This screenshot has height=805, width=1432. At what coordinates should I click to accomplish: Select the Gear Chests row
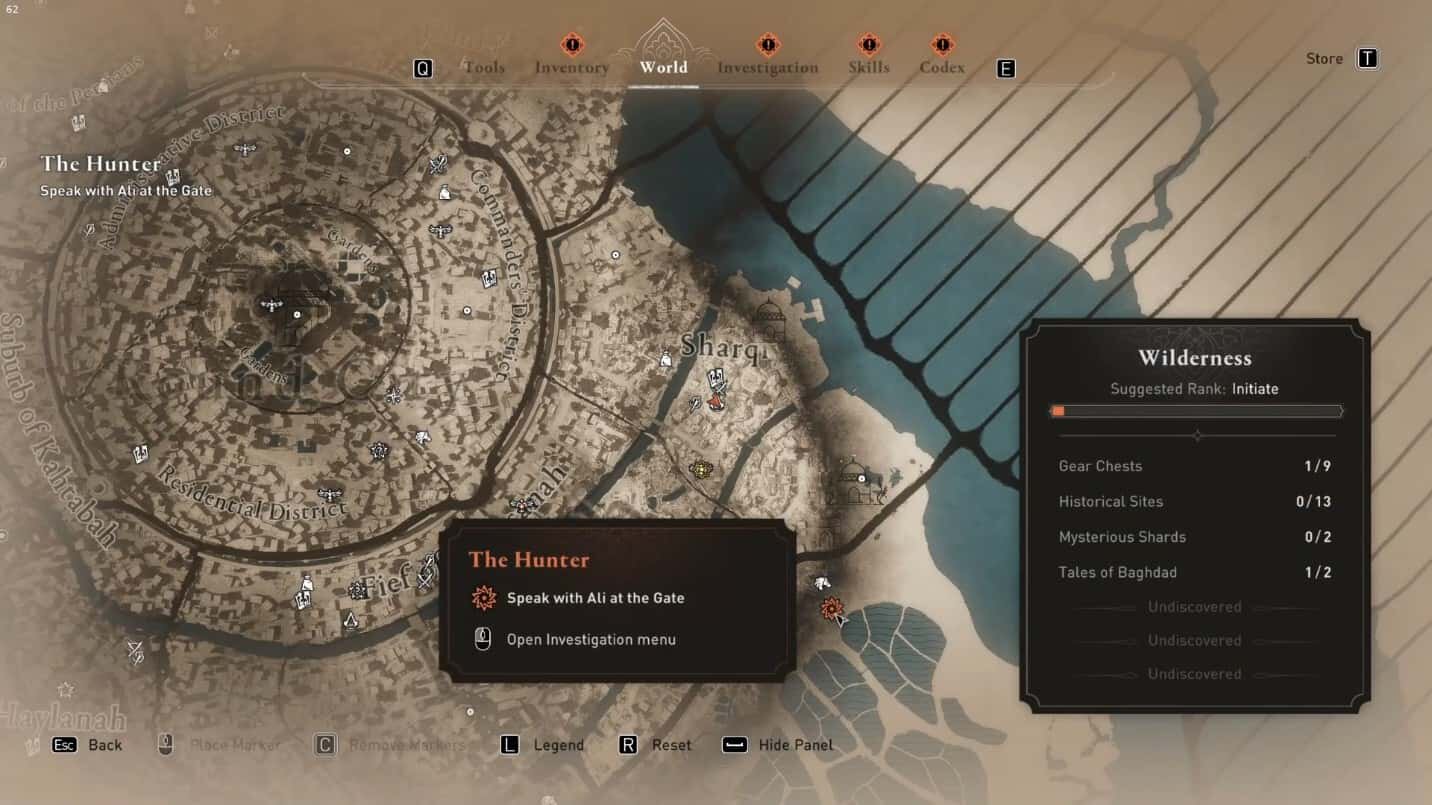coord(1195,466)
